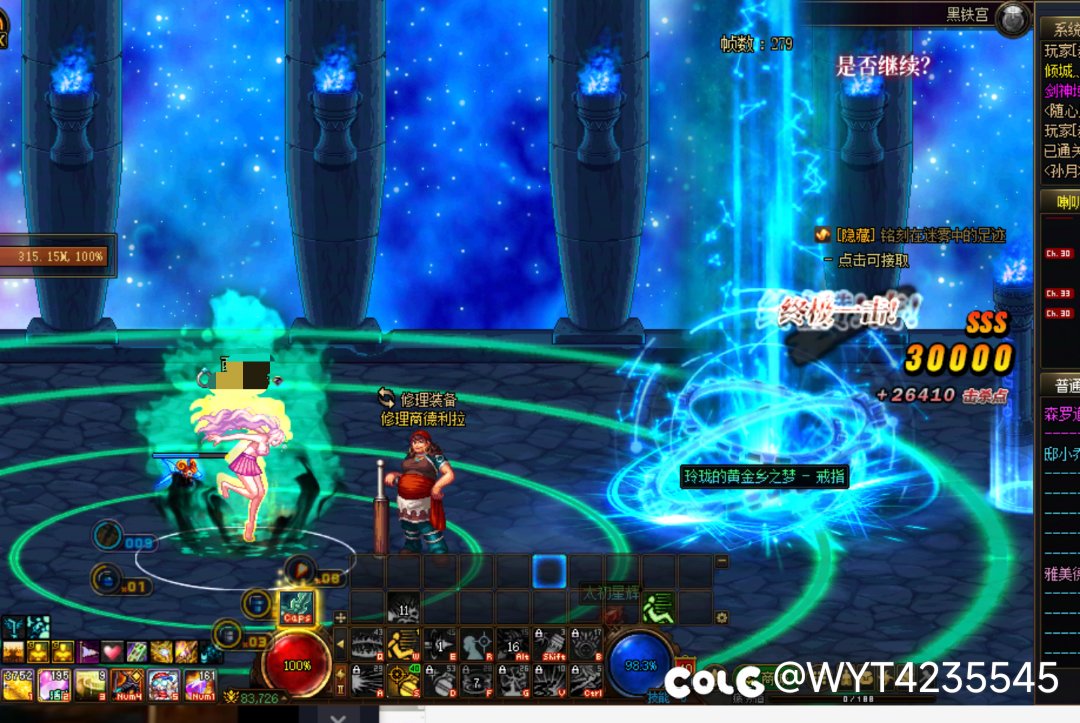Open skill bar settings gear
The width and height of the screenshot is (1080, 723).
pyautogui.click(x=722, y=617)
